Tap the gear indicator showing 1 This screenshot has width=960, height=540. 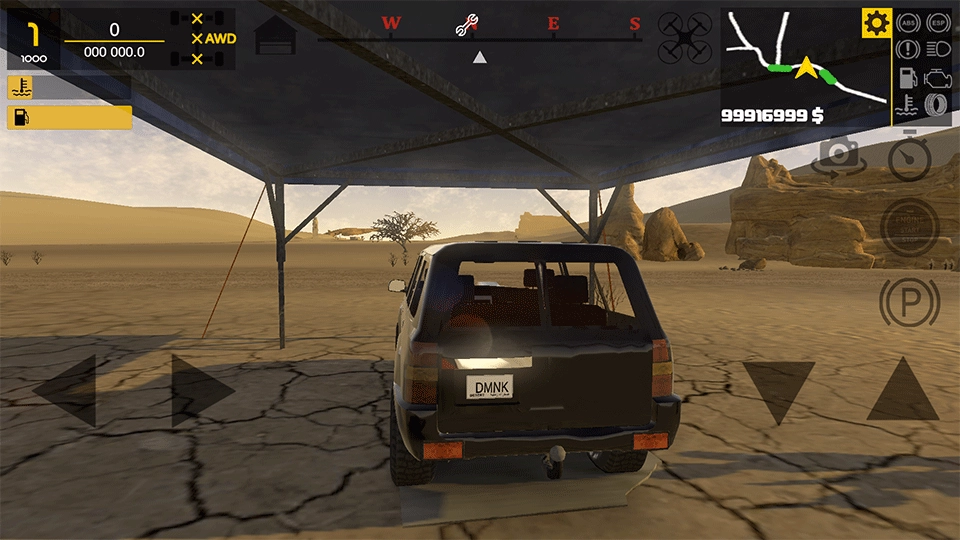(x=33, y=39)
